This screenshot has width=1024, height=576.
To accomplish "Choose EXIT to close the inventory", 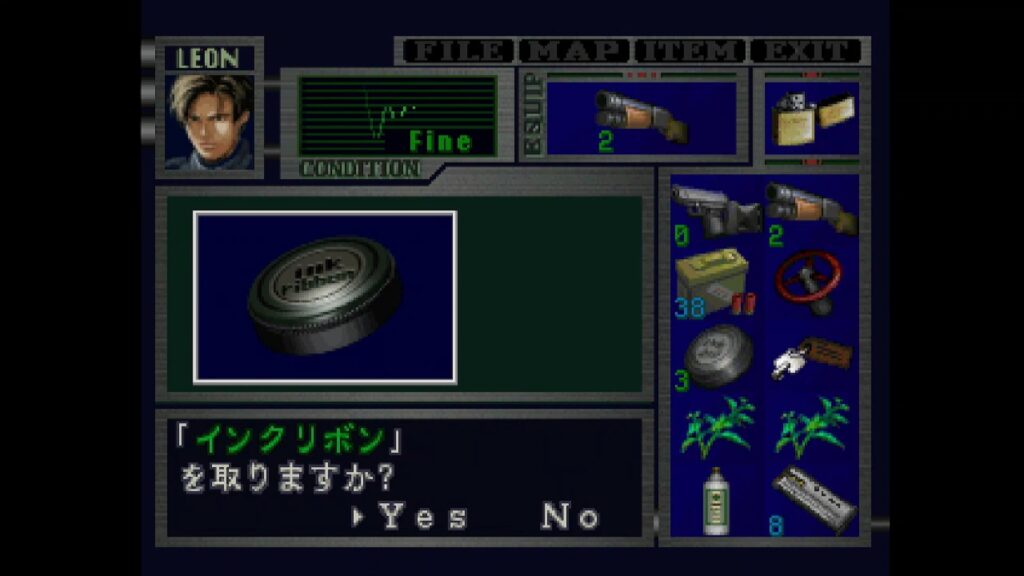I will [x=806, y=51].
